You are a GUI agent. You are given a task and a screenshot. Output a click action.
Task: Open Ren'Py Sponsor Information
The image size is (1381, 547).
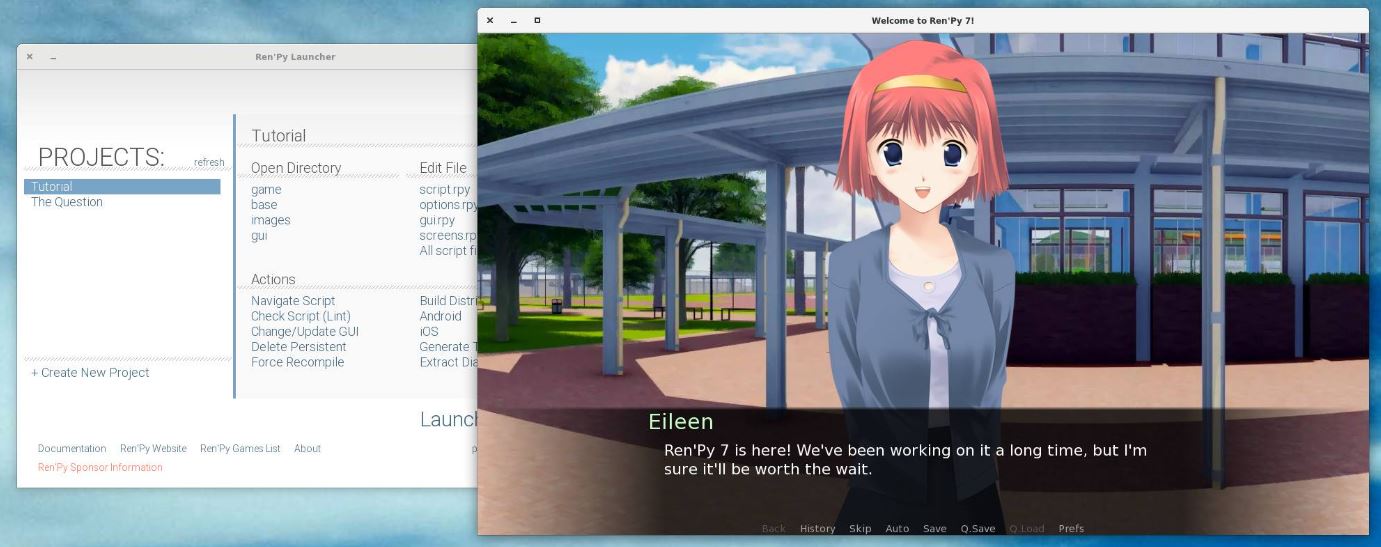[x=100, y=468]
